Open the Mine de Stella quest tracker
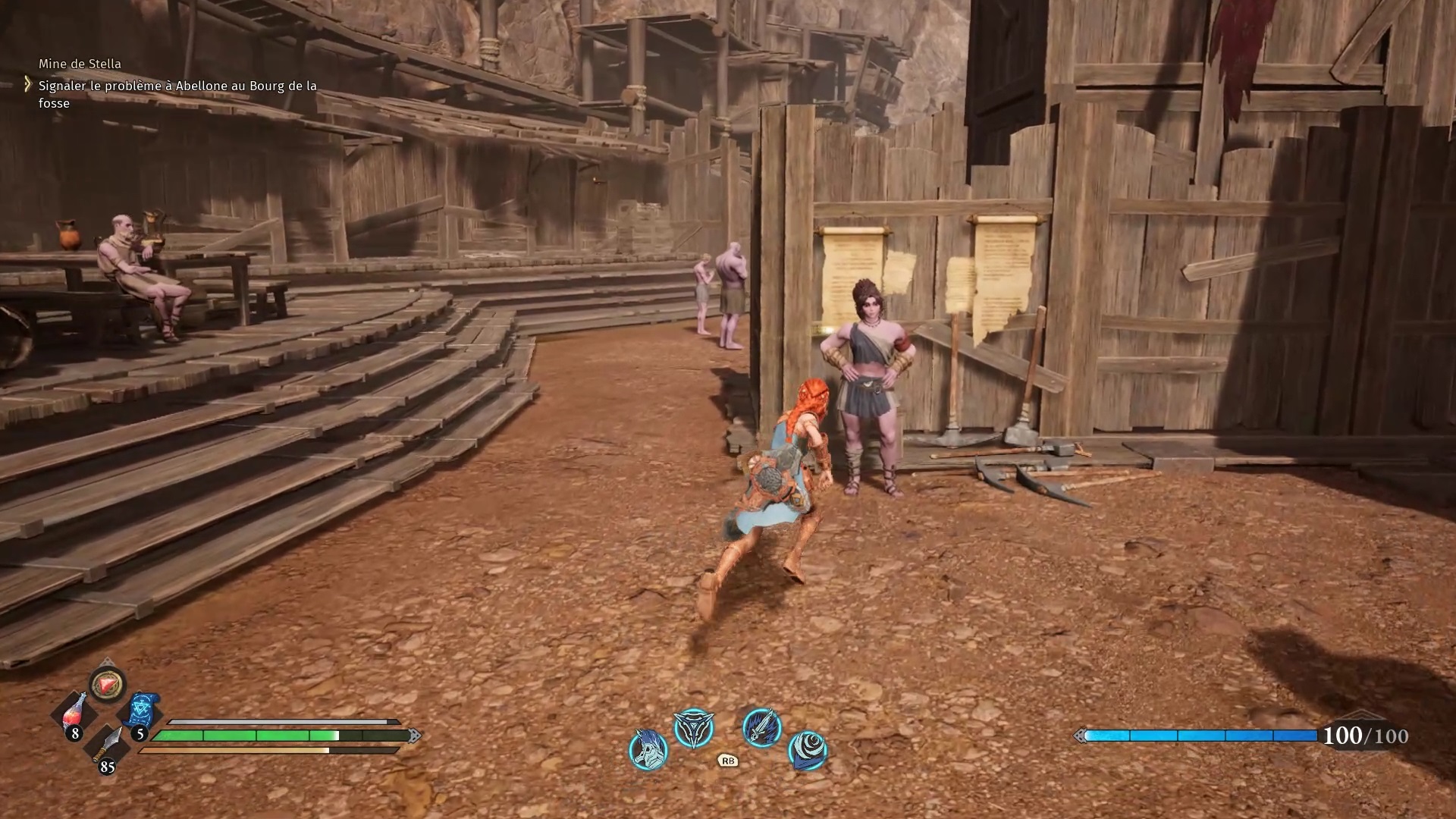The width and height of the screenshot is (1456, 819). (80, 64)
